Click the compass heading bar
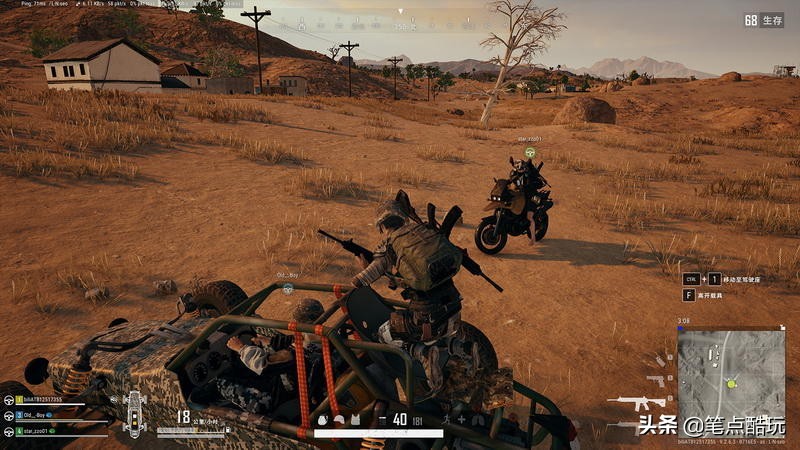This screenshot has height=450, width=800. click(x=400, y=22)
